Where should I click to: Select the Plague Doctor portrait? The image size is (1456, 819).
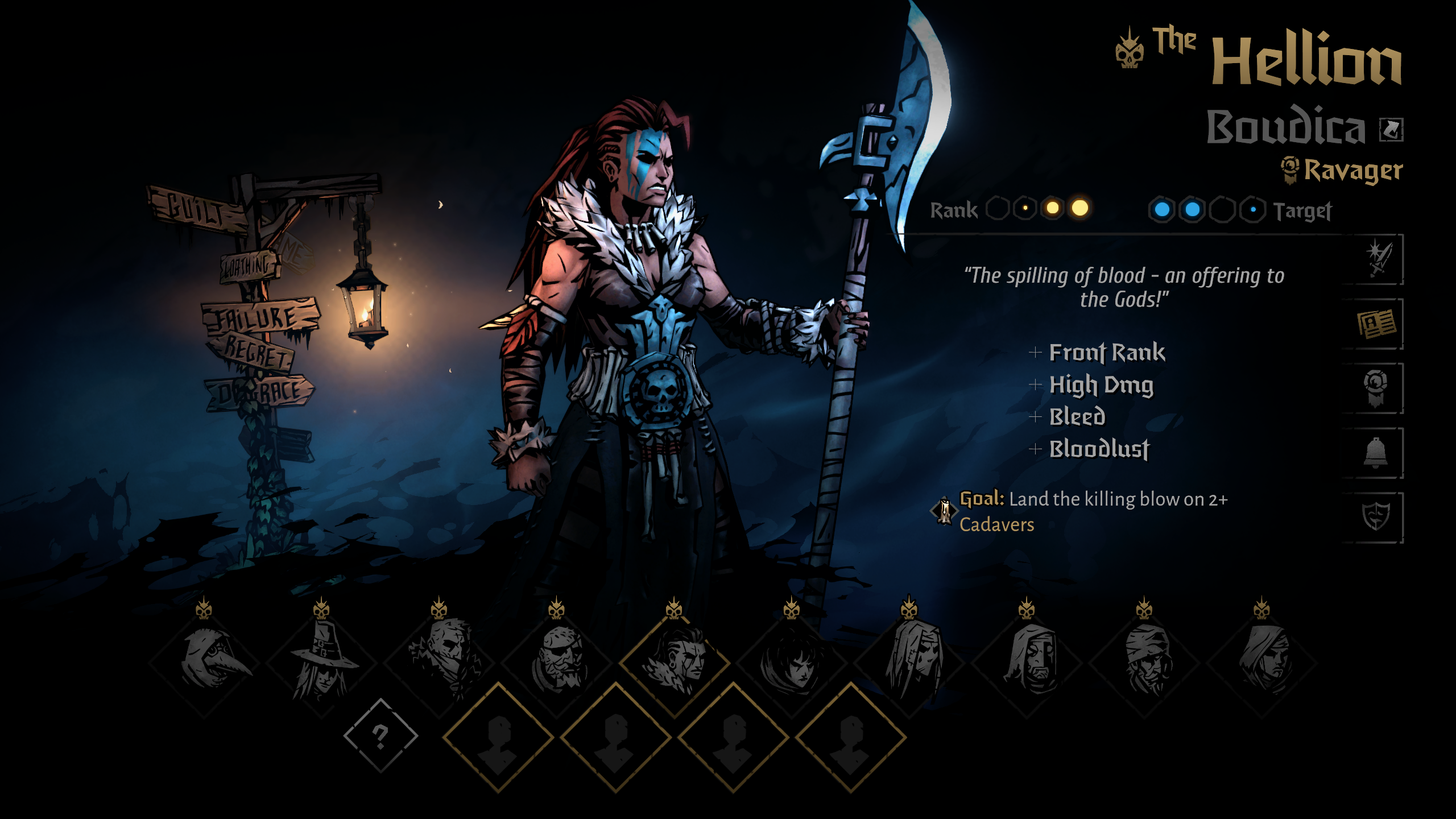(x=205, y=661)
